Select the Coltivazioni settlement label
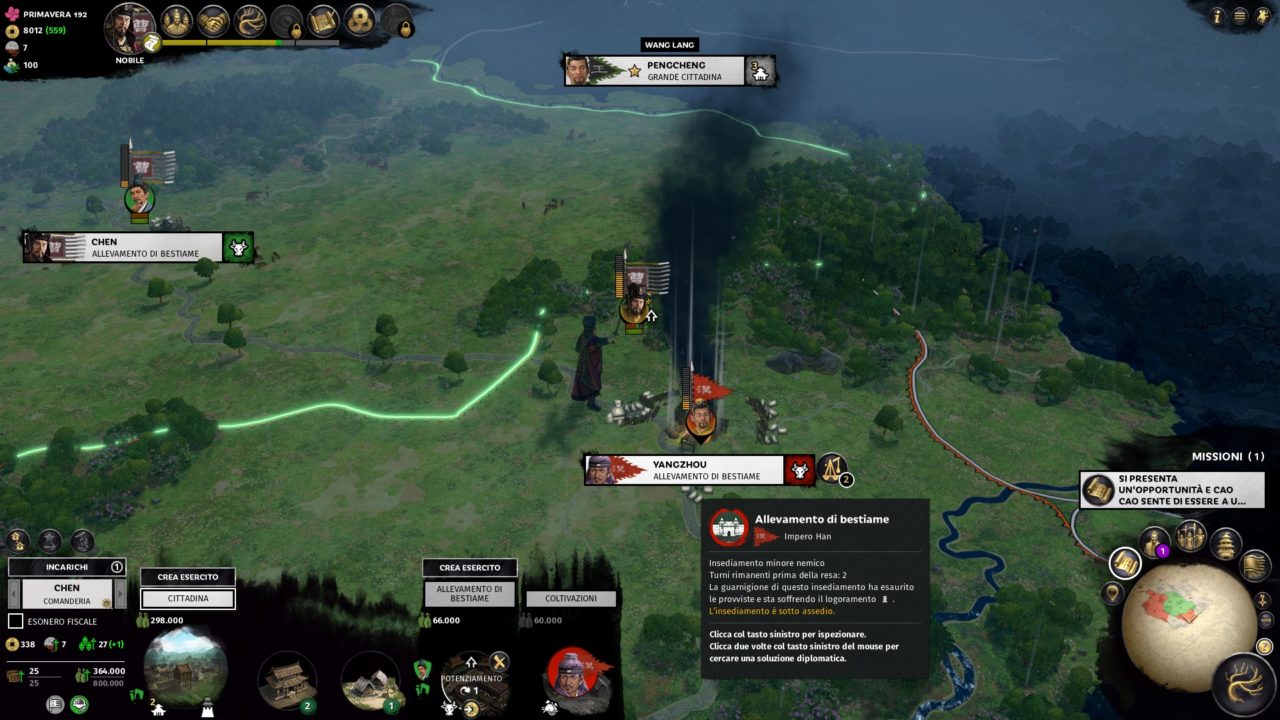 tap(571, 598)
